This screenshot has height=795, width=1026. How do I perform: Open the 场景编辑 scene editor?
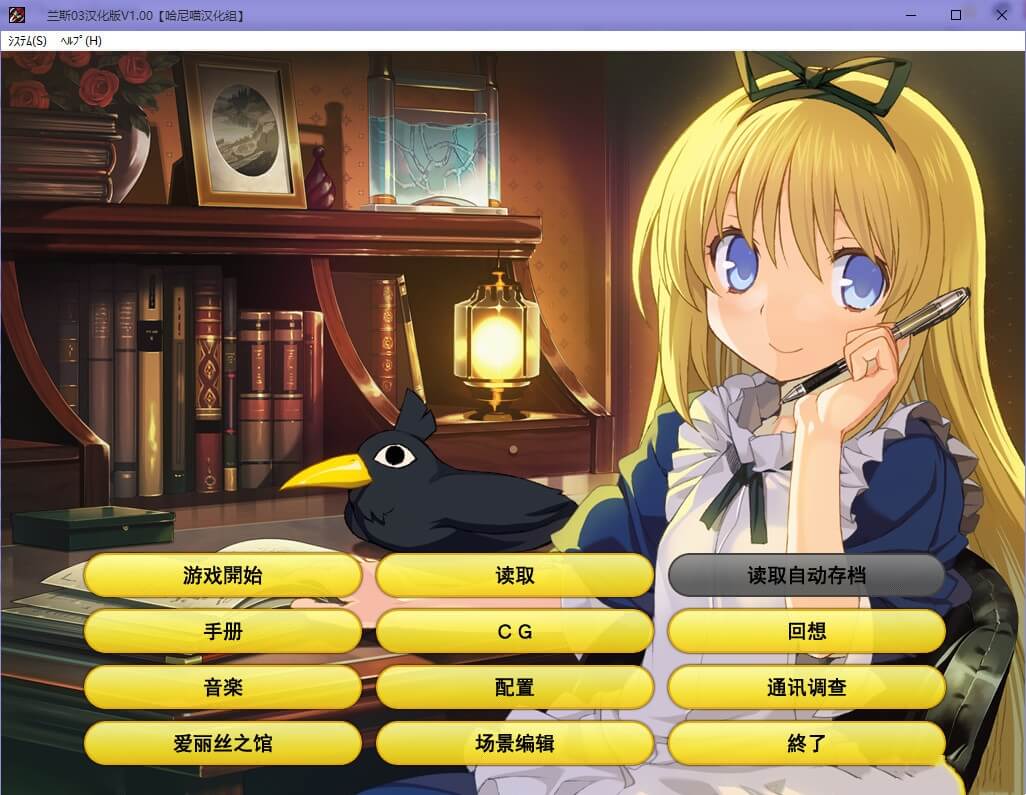[514, 744]
